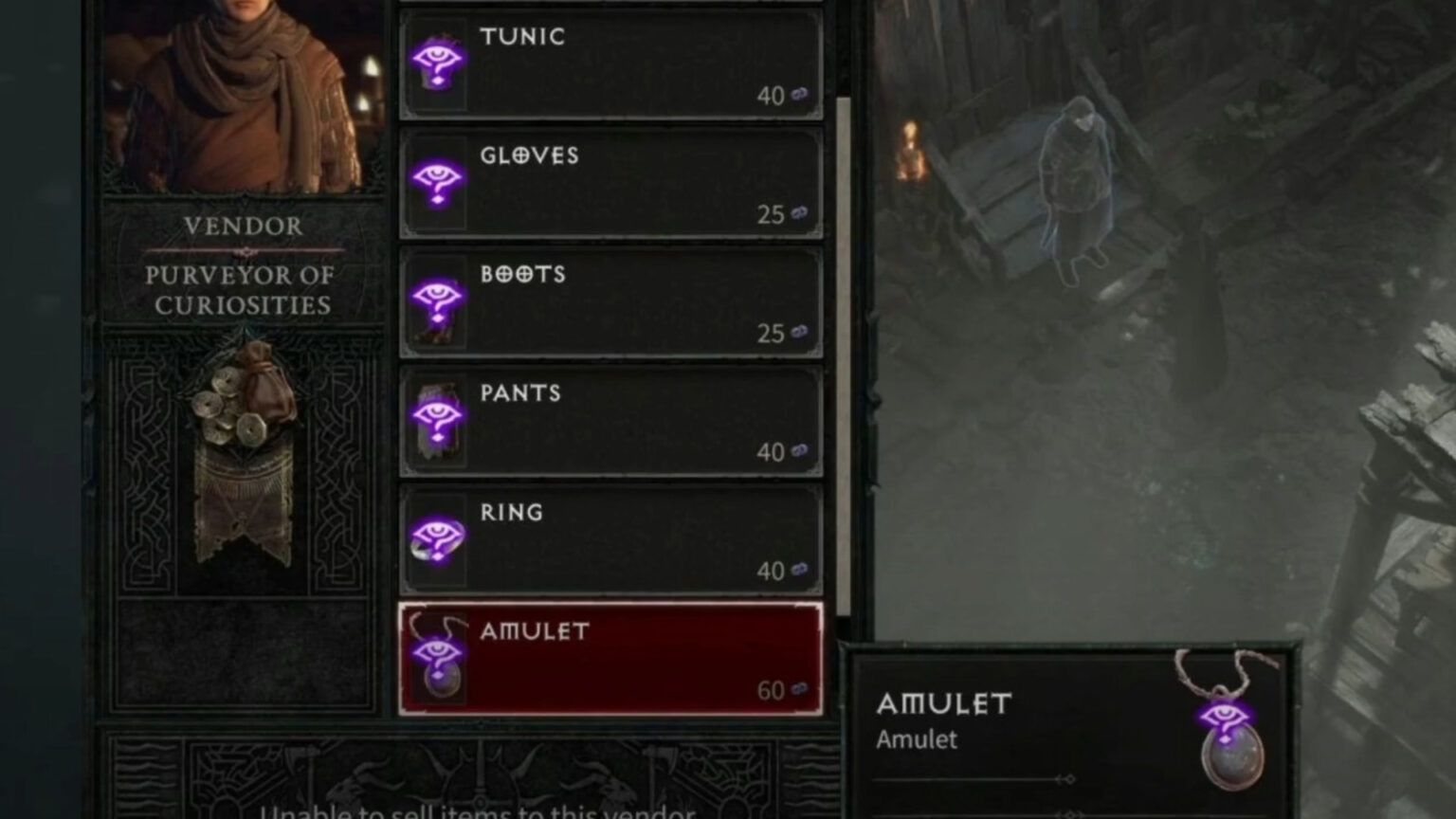Click the highlighted Amulet row

coord(611,660)
